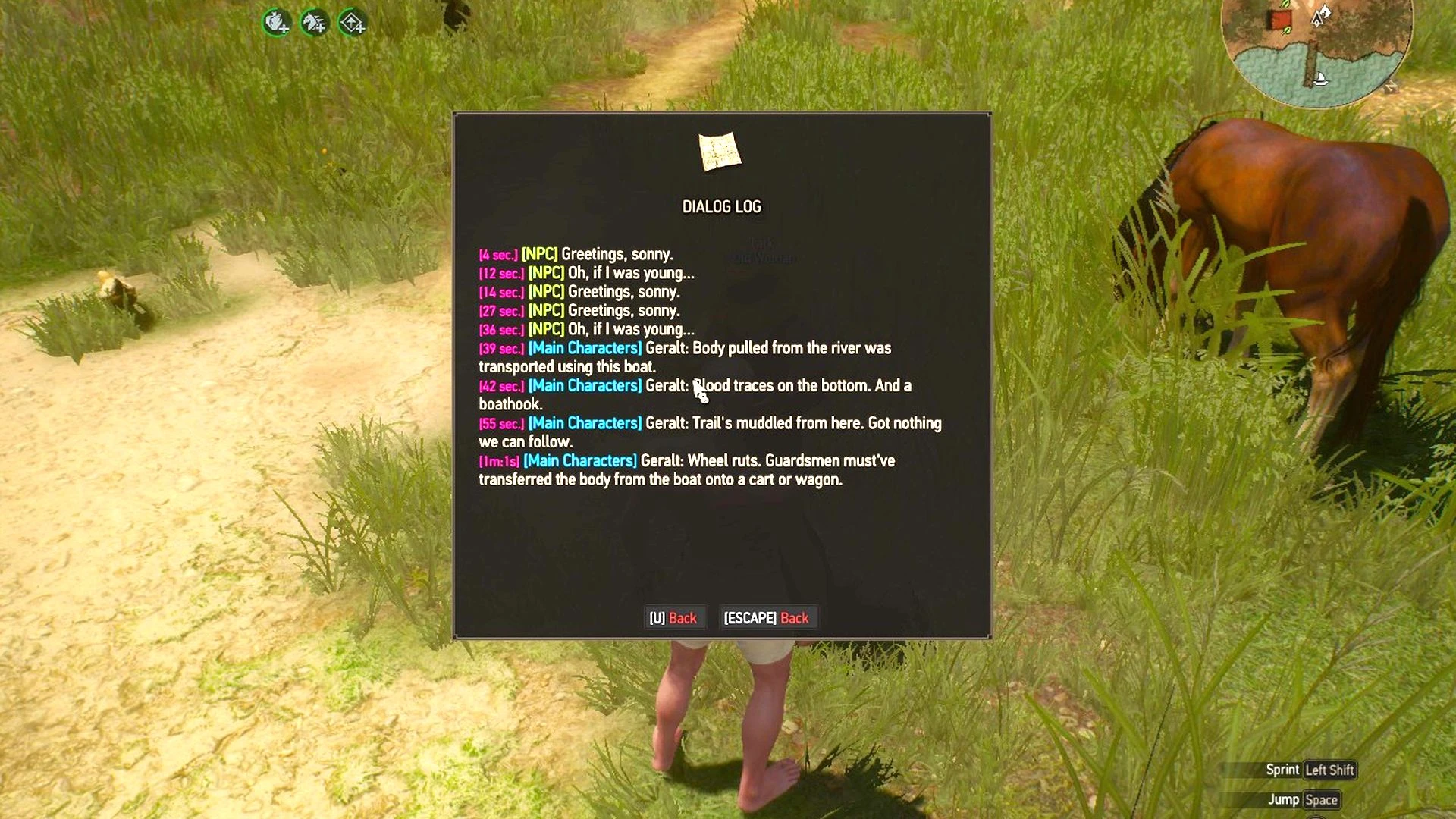1456x819 pixels.
Task: Click the upper herb marker on the minimap
Action: tap(1285, 4)
